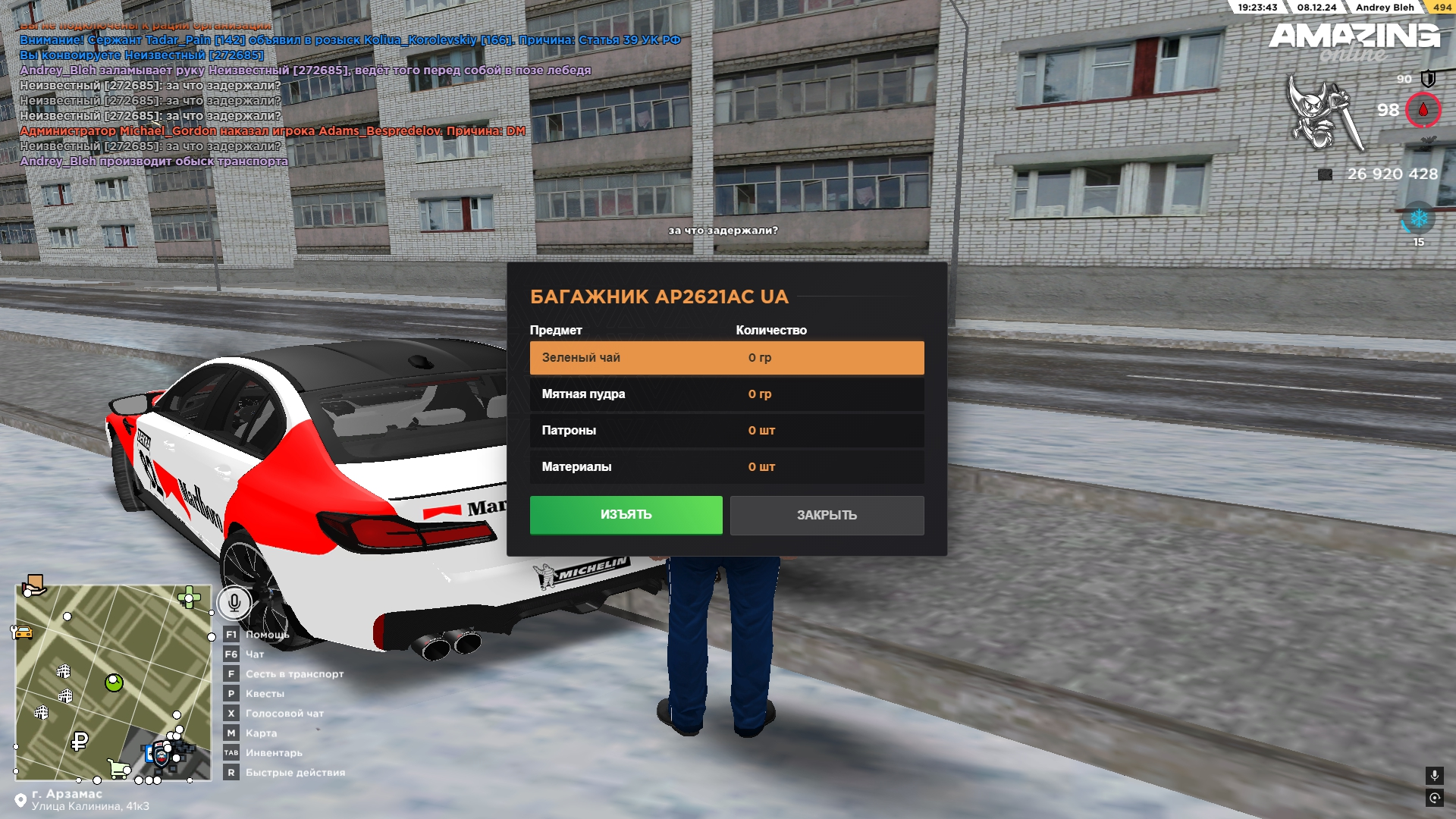Toggle the microphone icon above hints
The width and height of the screenshot is (1456, 819).
(x=234, y=603)
